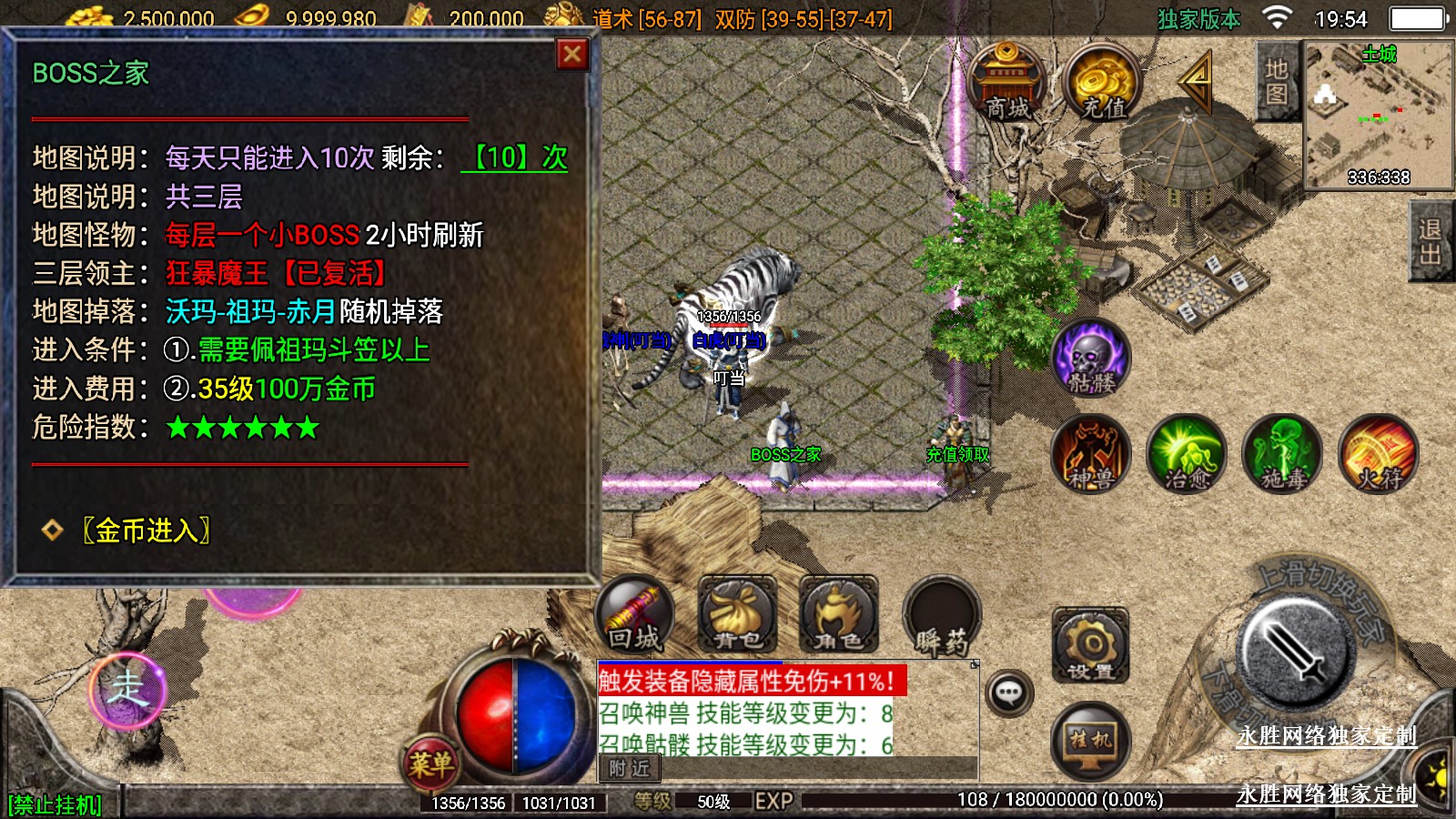Open the 背包 backpack
The height and width of the screenshot is (819, 1456).
click(x=737, y=615)
